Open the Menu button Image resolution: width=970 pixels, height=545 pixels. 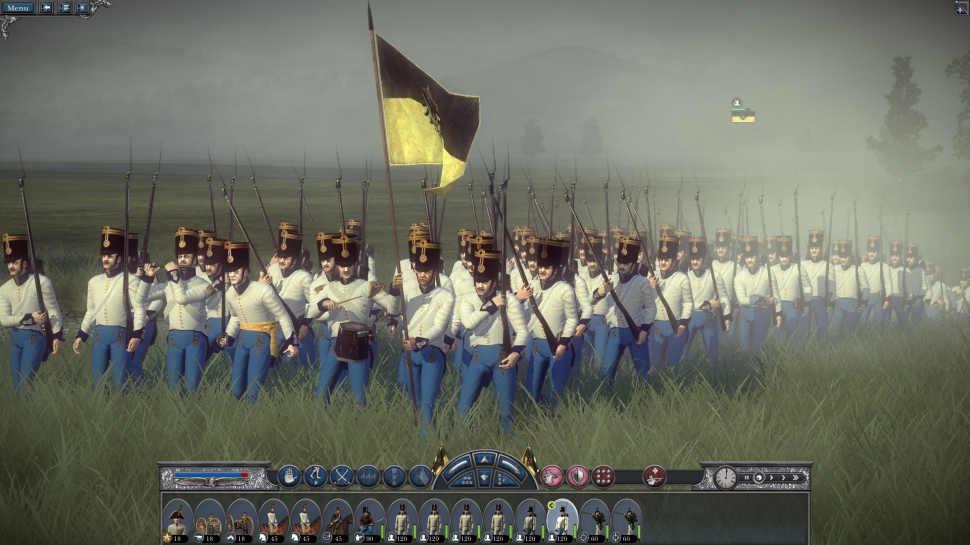(x=17, y=8)
